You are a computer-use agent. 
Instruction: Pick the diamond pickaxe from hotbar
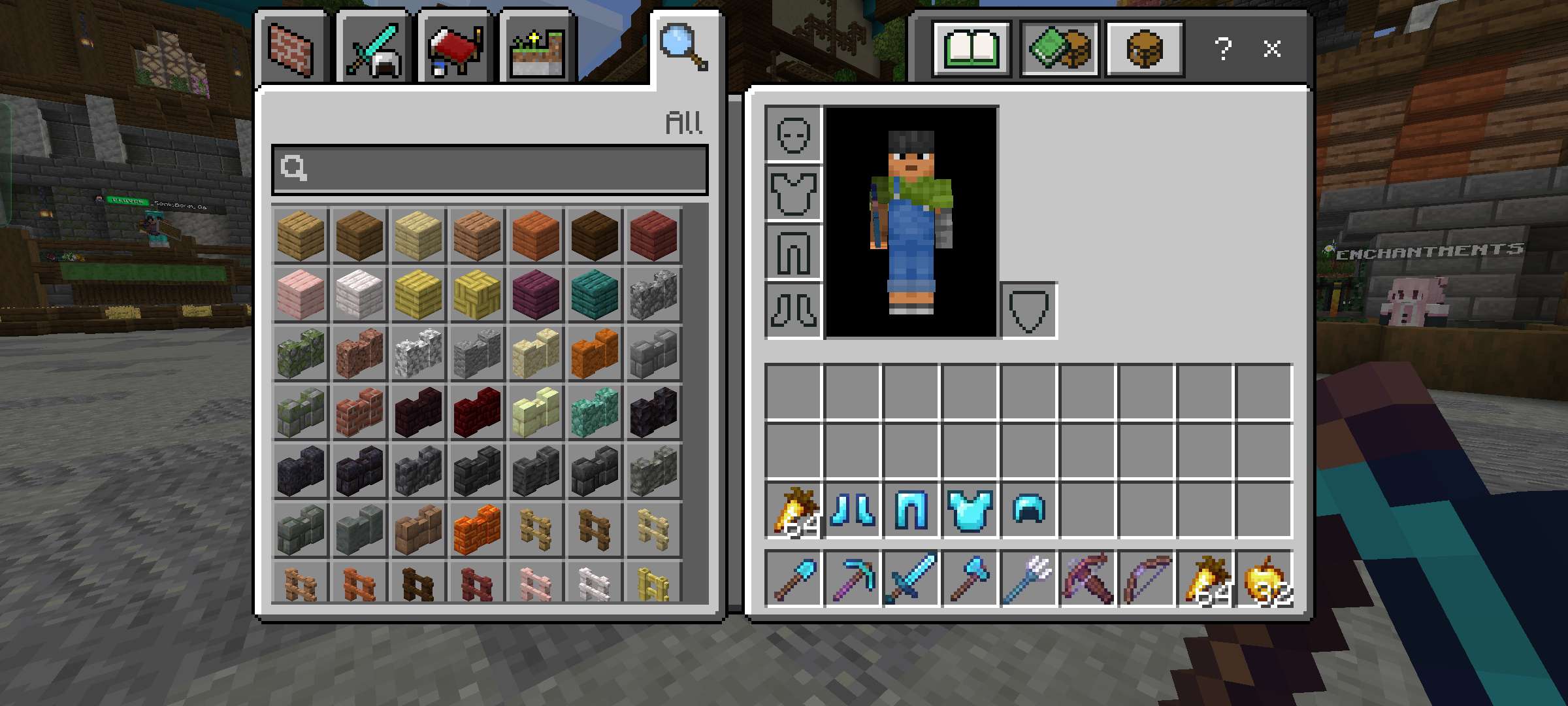[x=852, y=579]
